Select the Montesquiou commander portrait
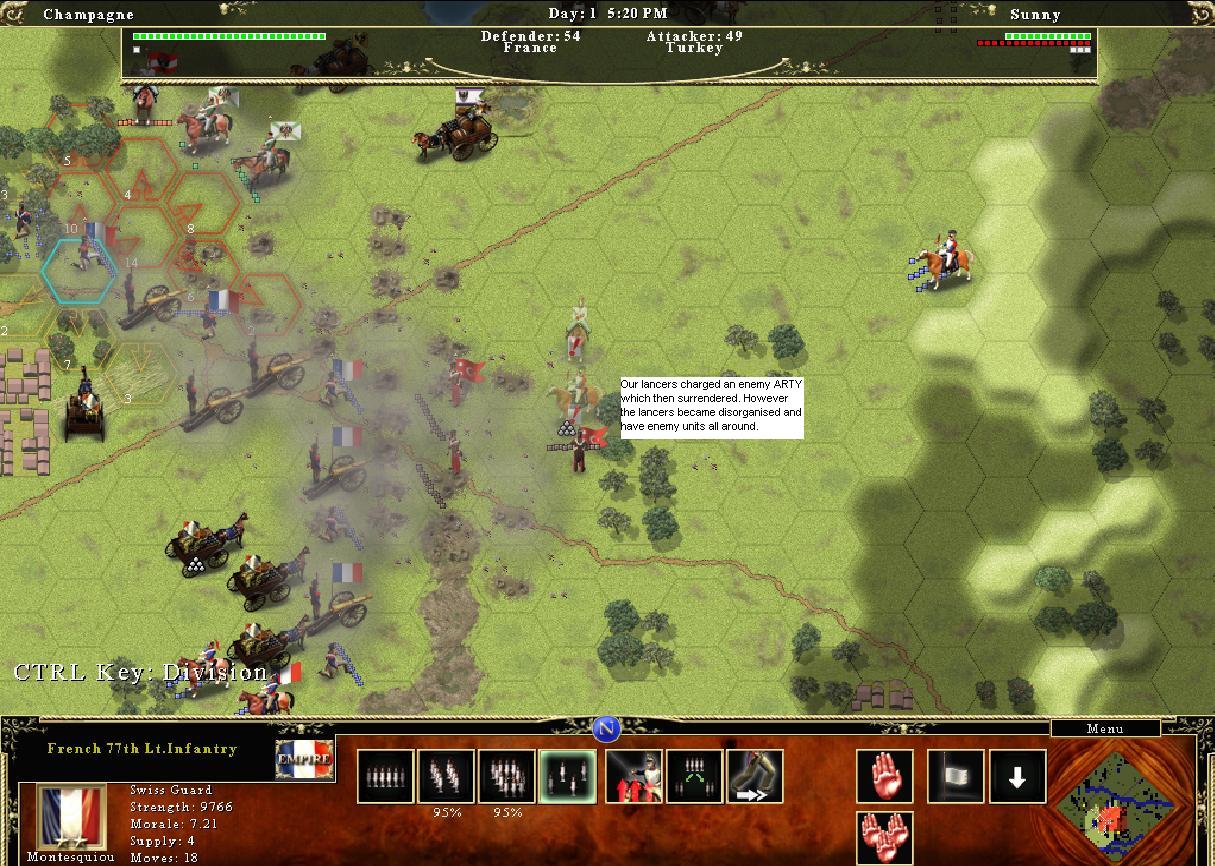The width and height of the screenshot is (1215, 866). click(71, 817)
